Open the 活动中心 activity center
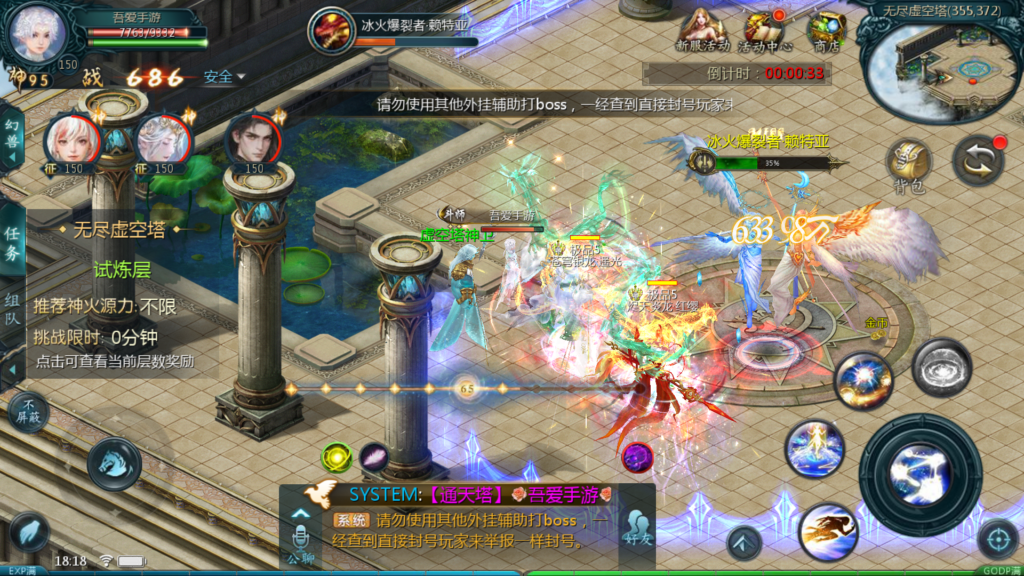The image size is (1024, 576). [765, 30]
